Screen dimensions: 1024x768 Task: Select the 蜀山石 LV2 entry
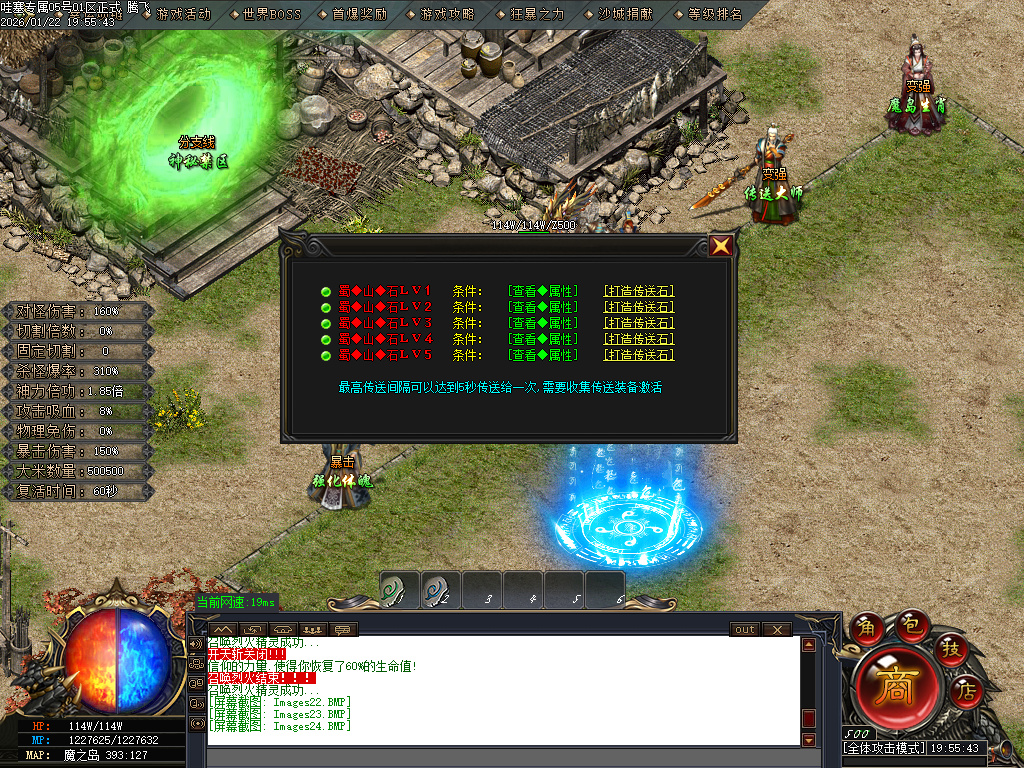click(385, 307)
